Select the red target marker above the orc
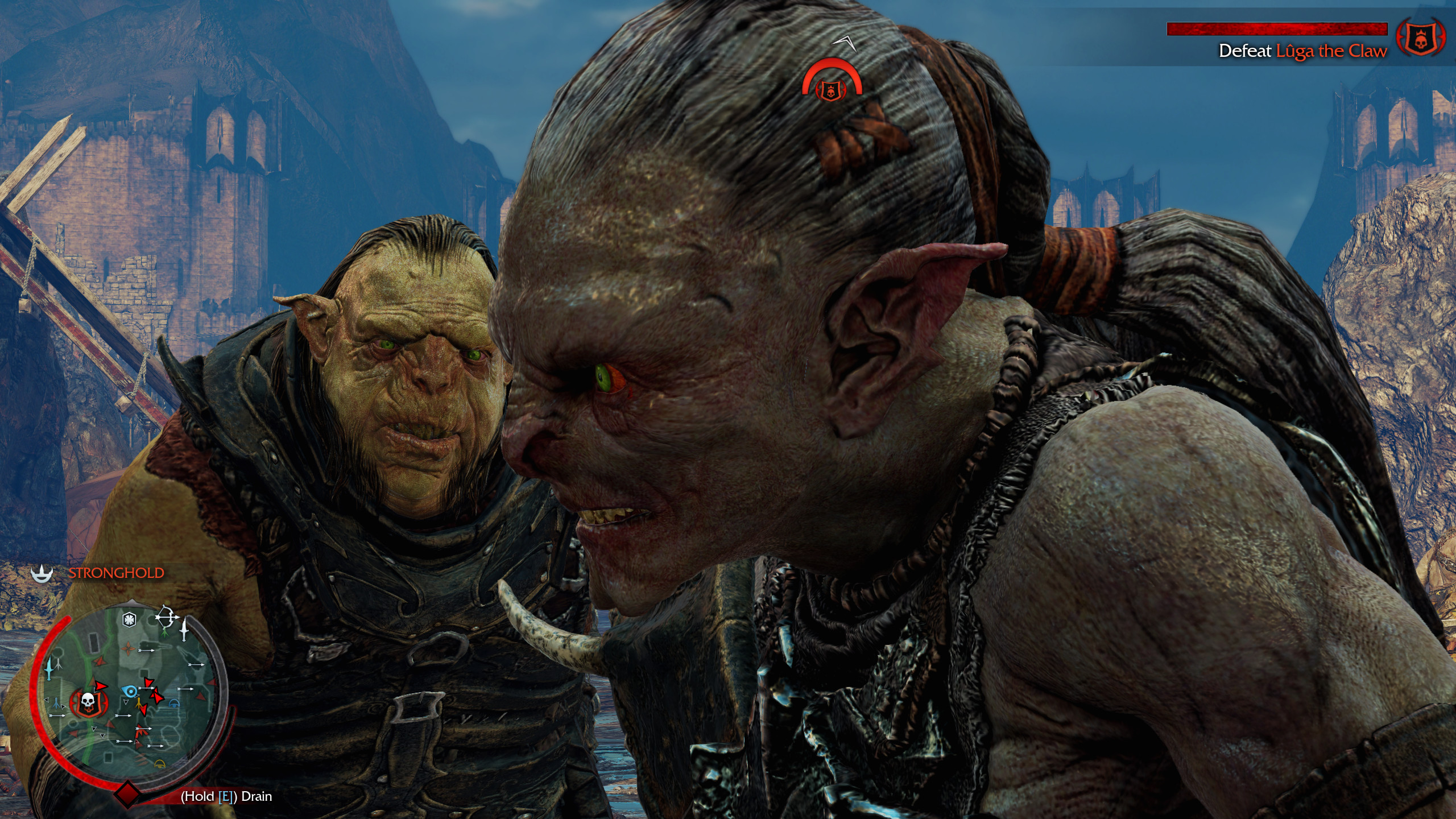Viewport: 1456px width, 819px height. (x=831, y=84)
